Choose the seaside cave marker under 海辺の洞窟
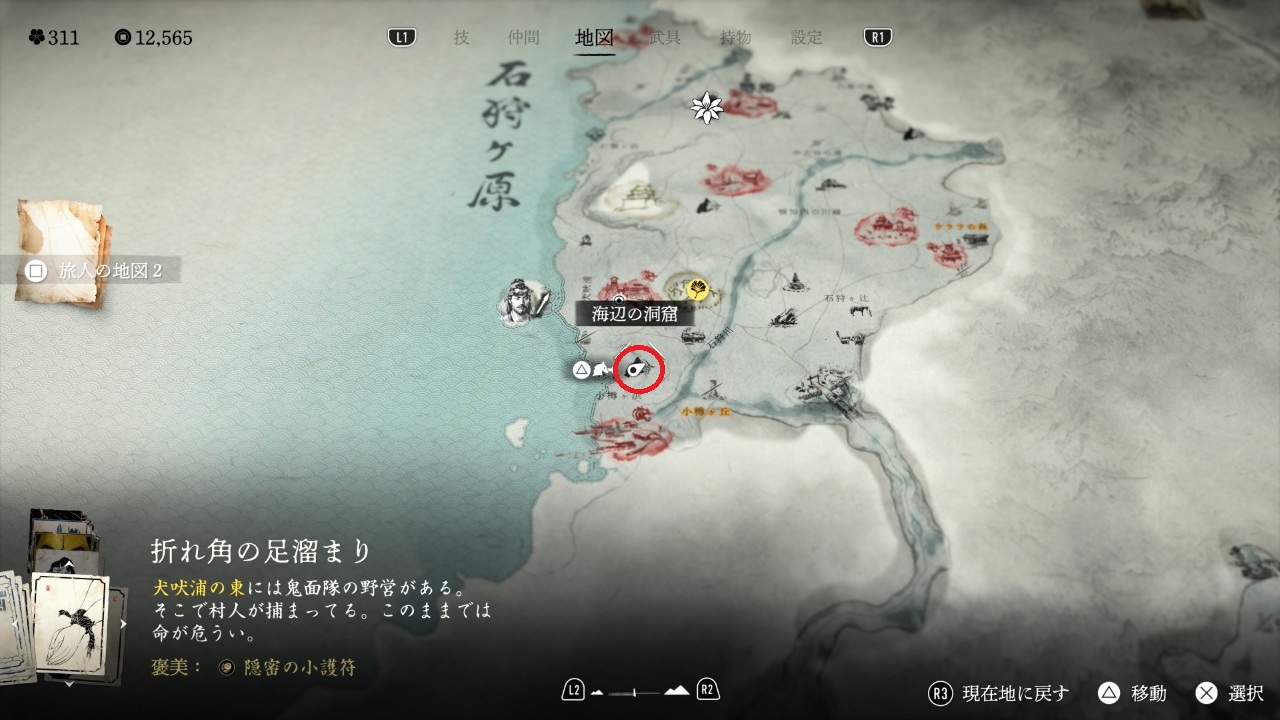 point(638,370)
